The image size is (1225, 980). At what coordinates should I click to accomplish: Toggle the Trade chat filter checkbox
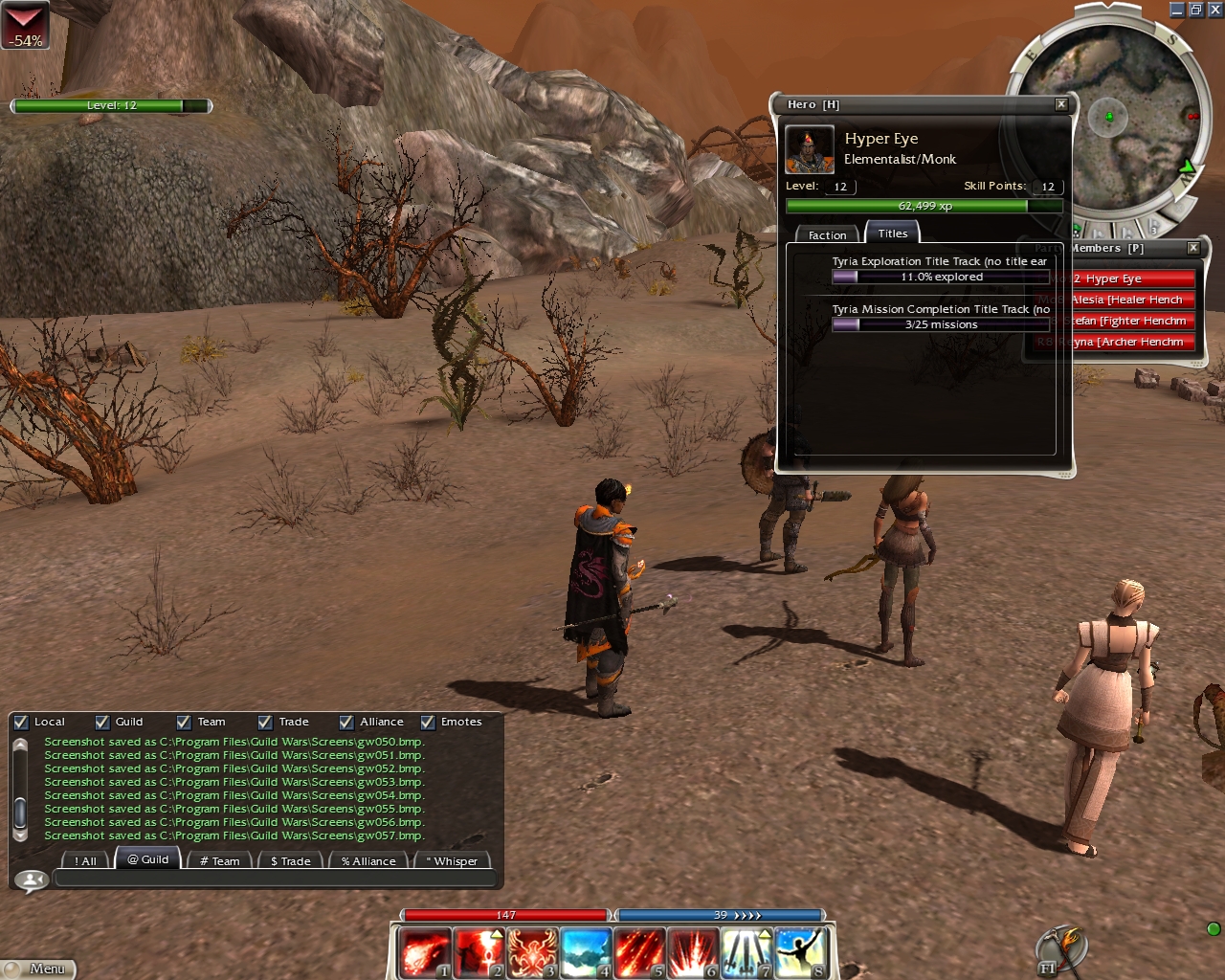click(x=265, y=723)
